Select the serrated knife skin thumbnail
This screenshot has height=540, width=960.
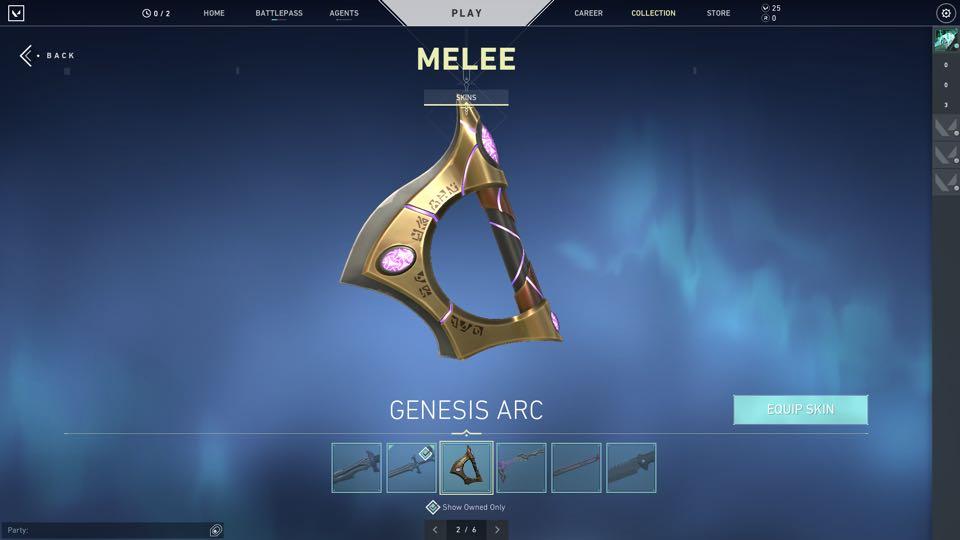coord(631,468)
